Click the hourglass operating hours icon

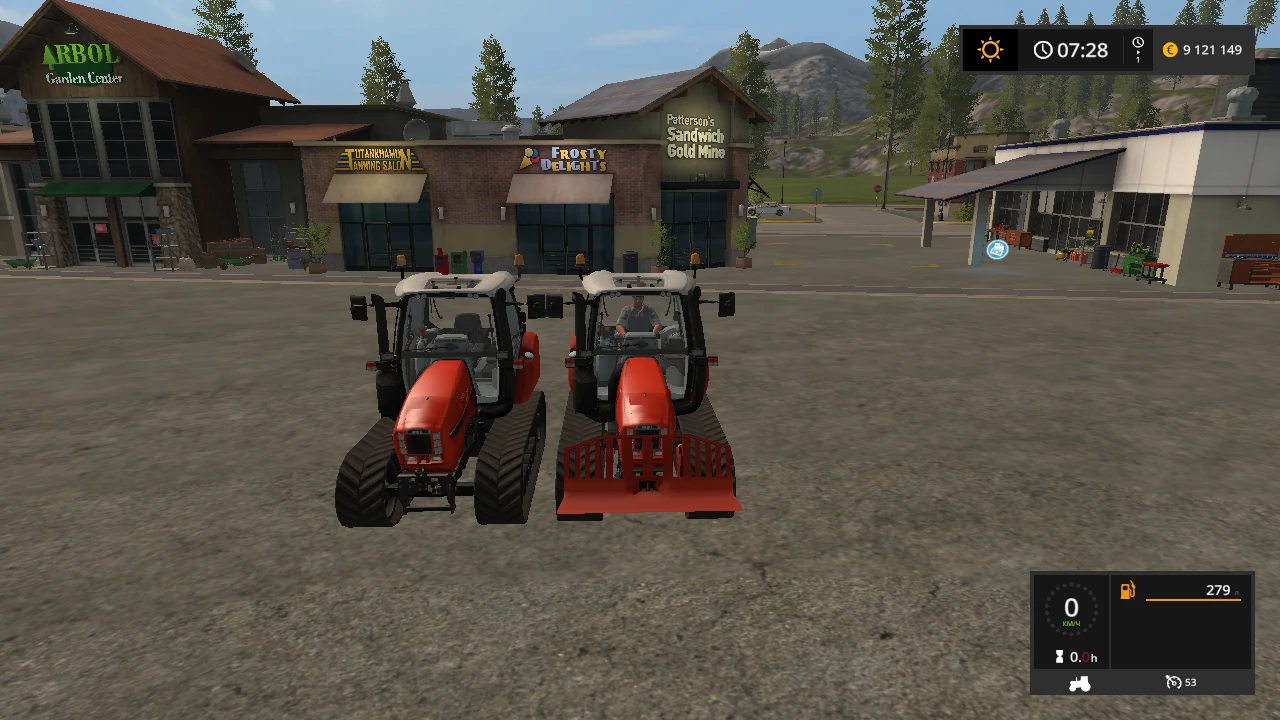(1060, 657)
